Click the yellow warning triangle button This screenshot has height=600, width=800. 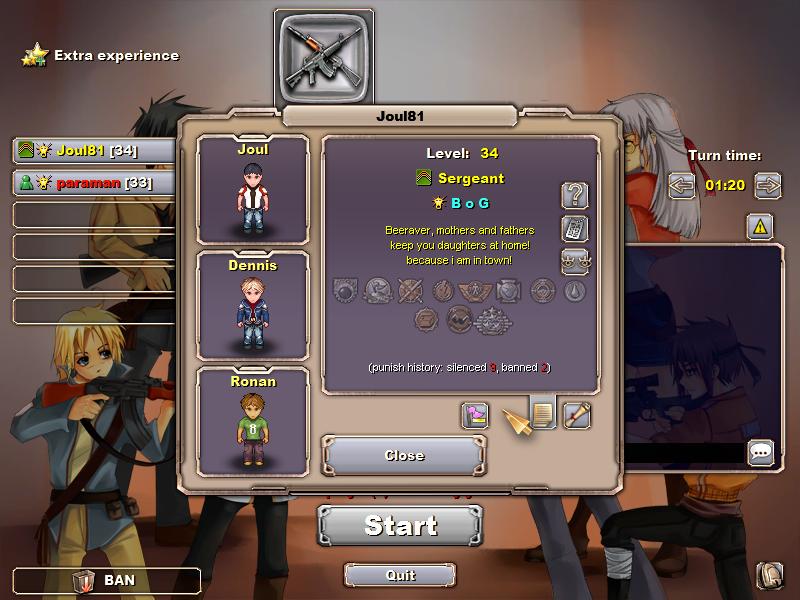coord(760,227)
